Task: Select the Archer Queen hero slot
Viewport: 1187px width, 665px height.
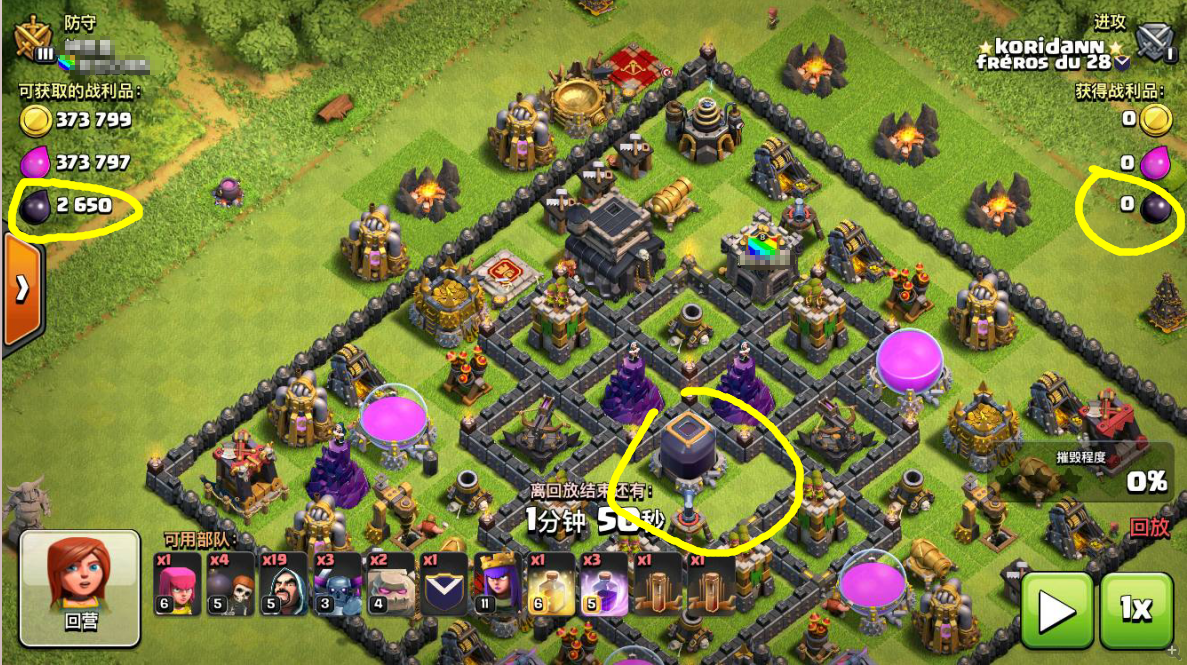Action: (497, 584)
